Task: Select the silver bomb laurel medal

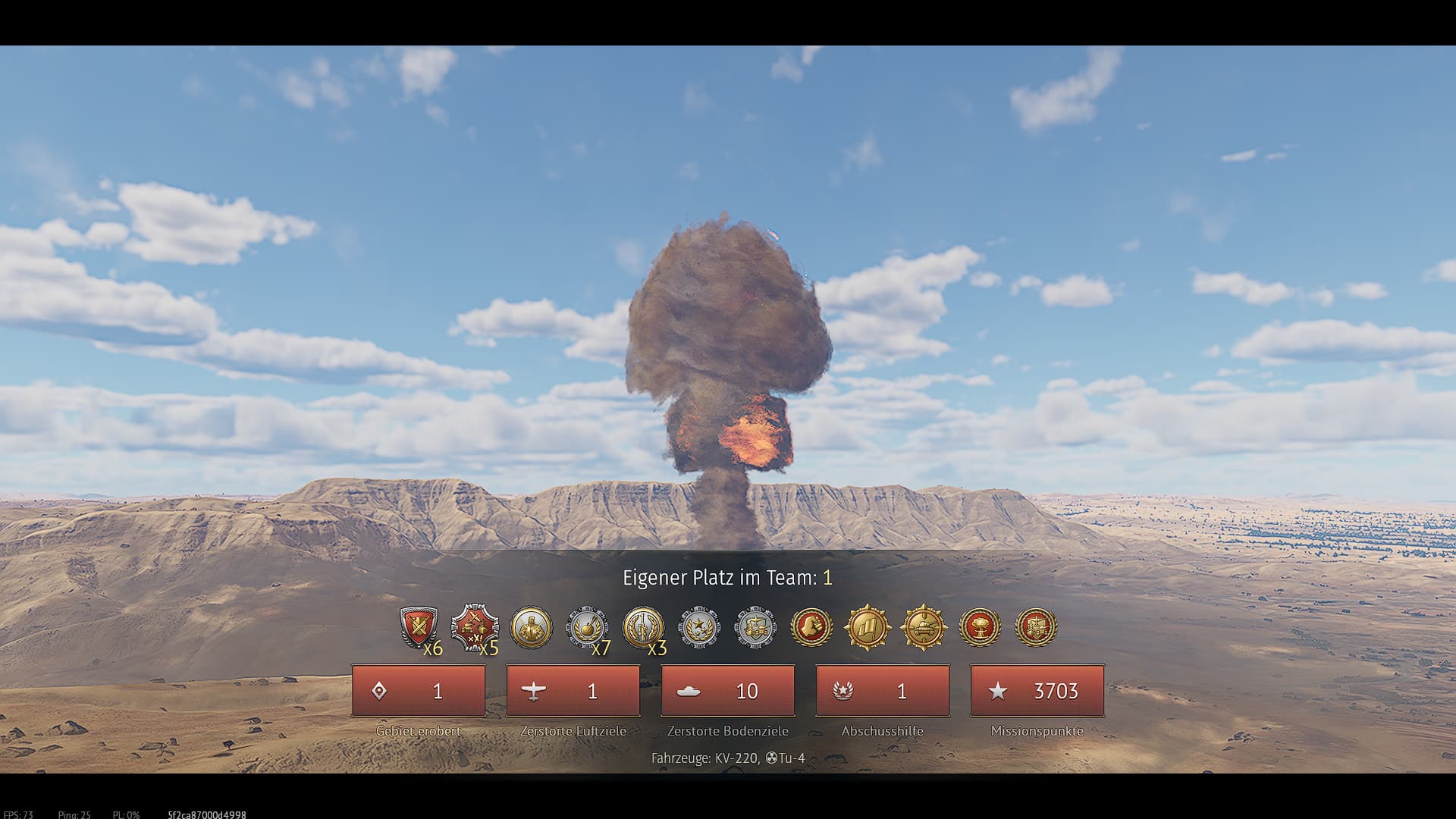Action: [587, 628]
